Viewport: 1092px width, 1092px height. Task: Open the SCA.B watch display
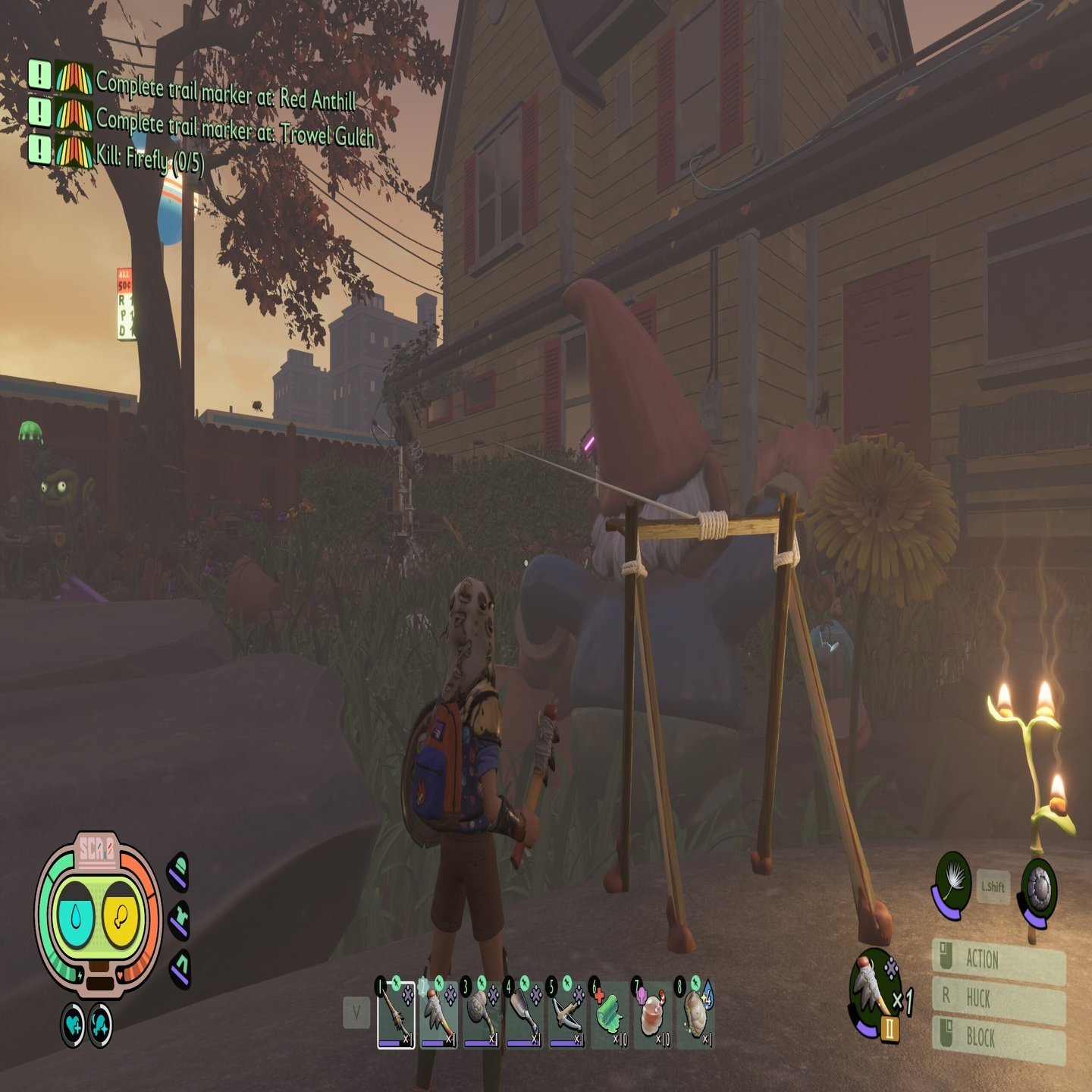pyautogui.click(x=98, y=910)
